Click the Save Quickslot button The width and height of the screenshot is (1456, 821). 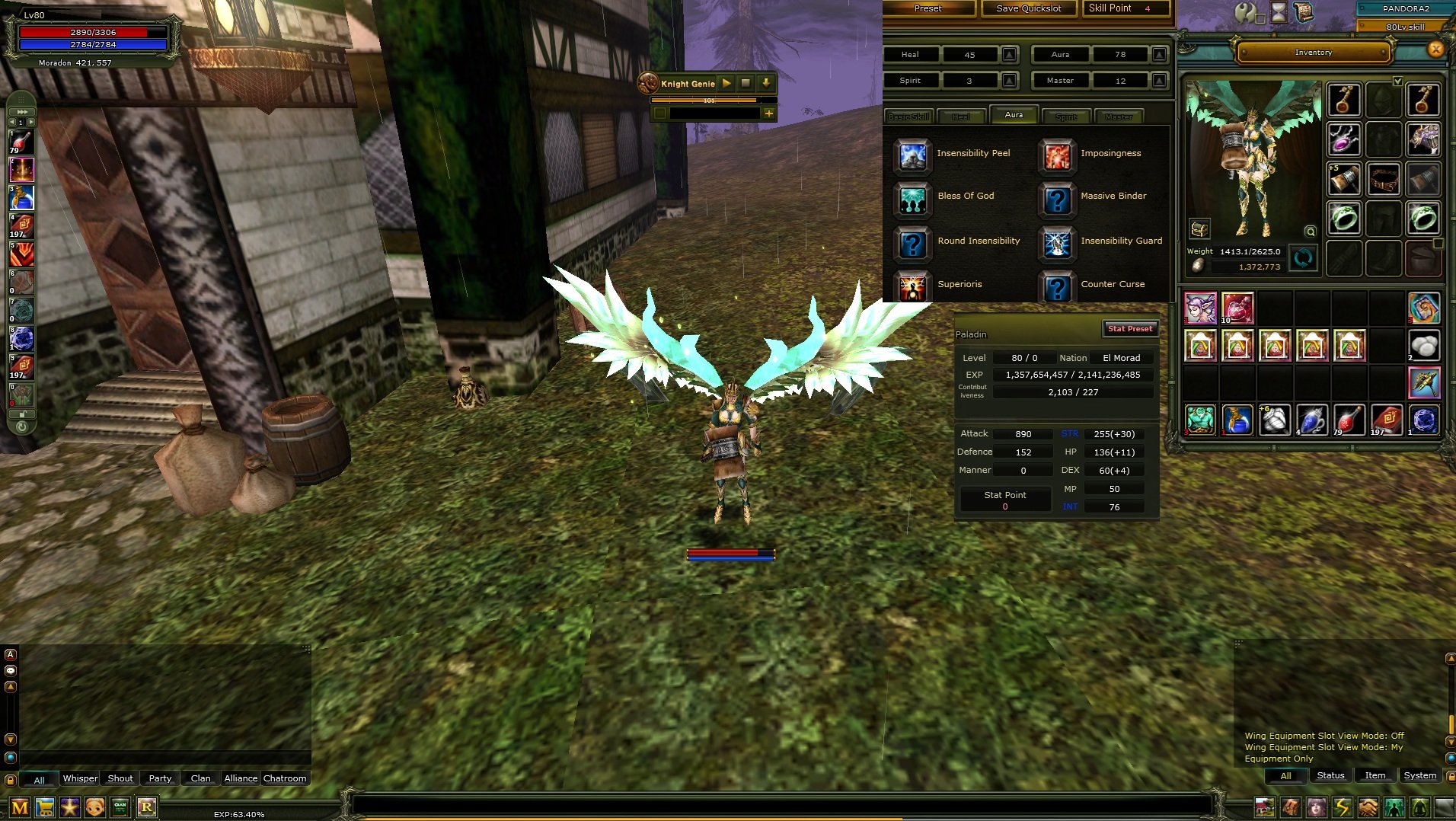pos(1028,8)
